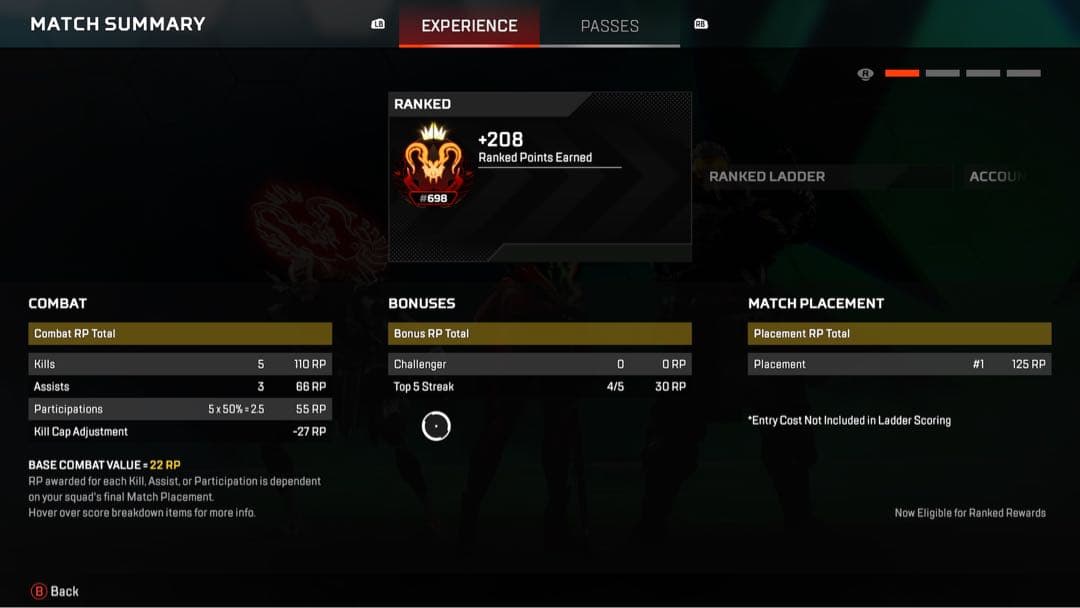
Task: Select the Assists score breakdown row
Action: click(180, 386)
